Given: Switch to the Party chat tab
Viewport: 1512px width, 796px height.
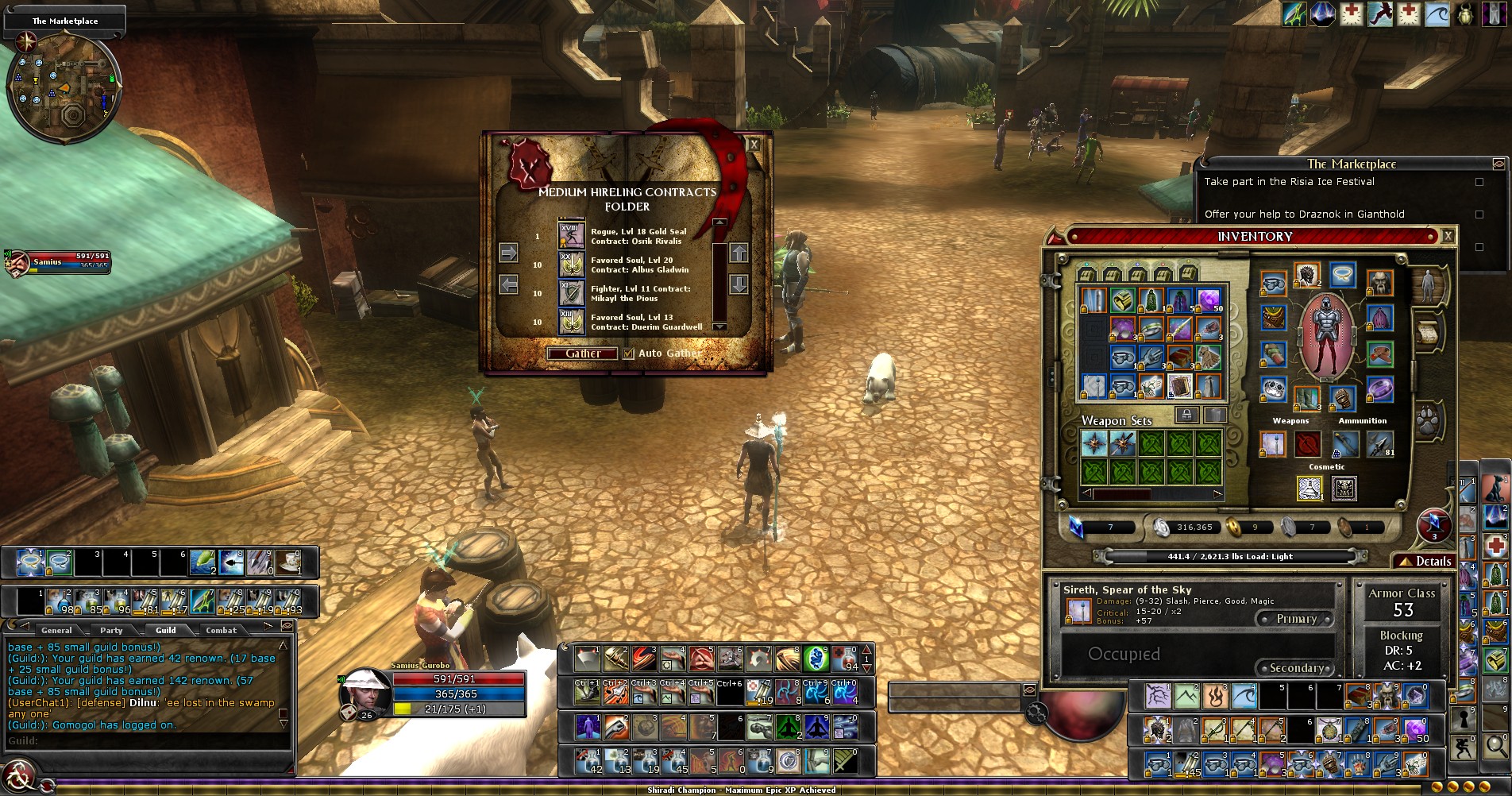Looking at the screenshot, I should tap(111, 630).
